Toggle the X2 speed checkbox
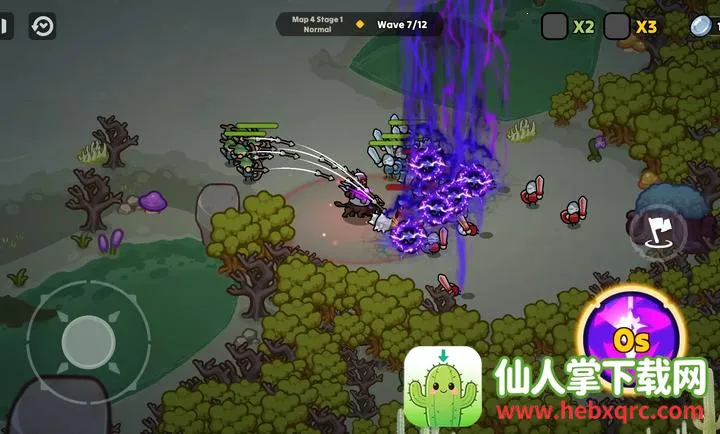The image size is (720, 434). coord(555,26)
